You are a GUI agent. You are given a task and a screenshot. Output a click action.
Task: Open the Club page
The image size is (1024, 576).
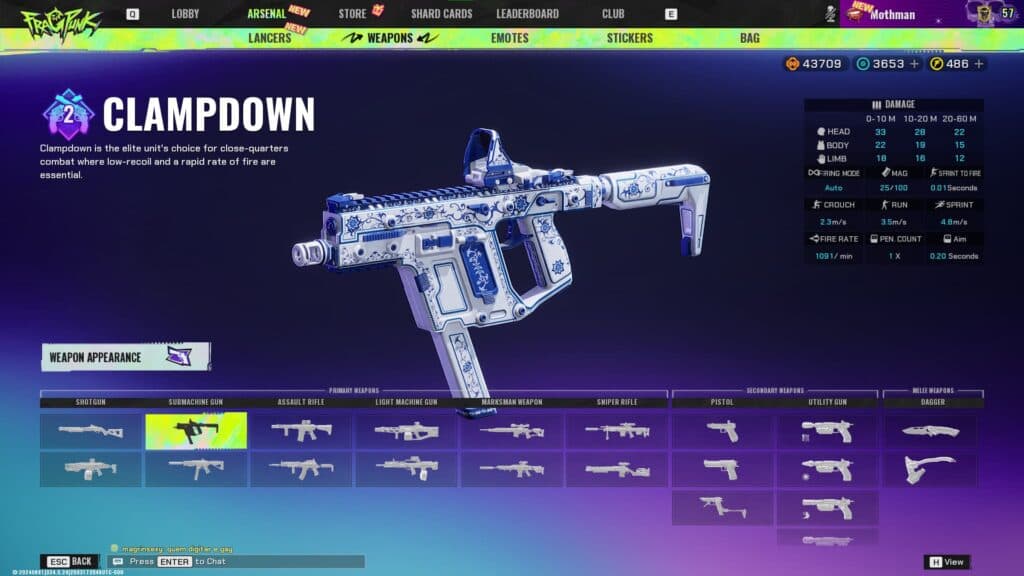coord(613,14)
